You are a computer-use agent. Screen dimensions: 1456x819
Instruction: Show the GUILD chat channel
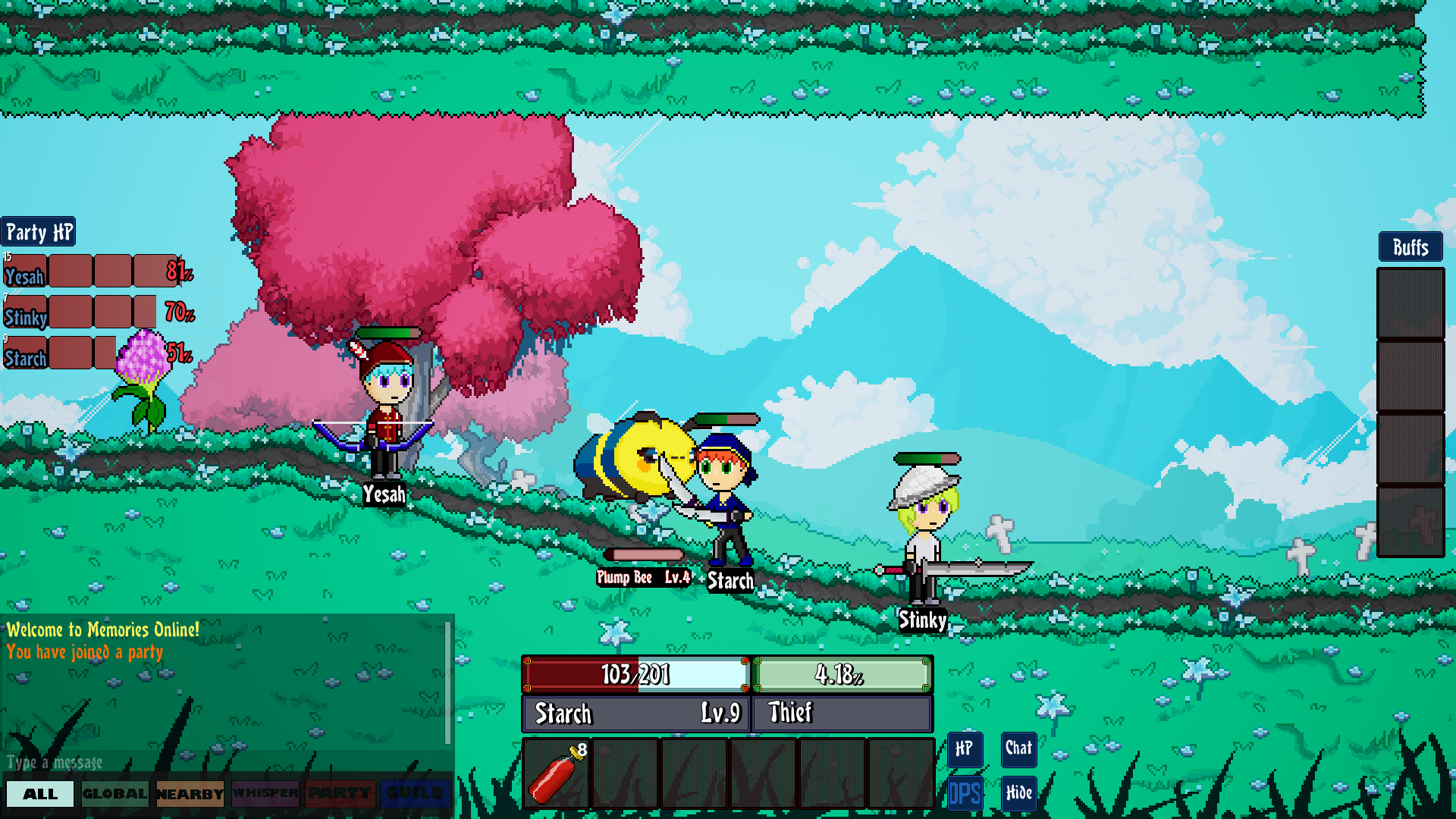coord(415,794)
